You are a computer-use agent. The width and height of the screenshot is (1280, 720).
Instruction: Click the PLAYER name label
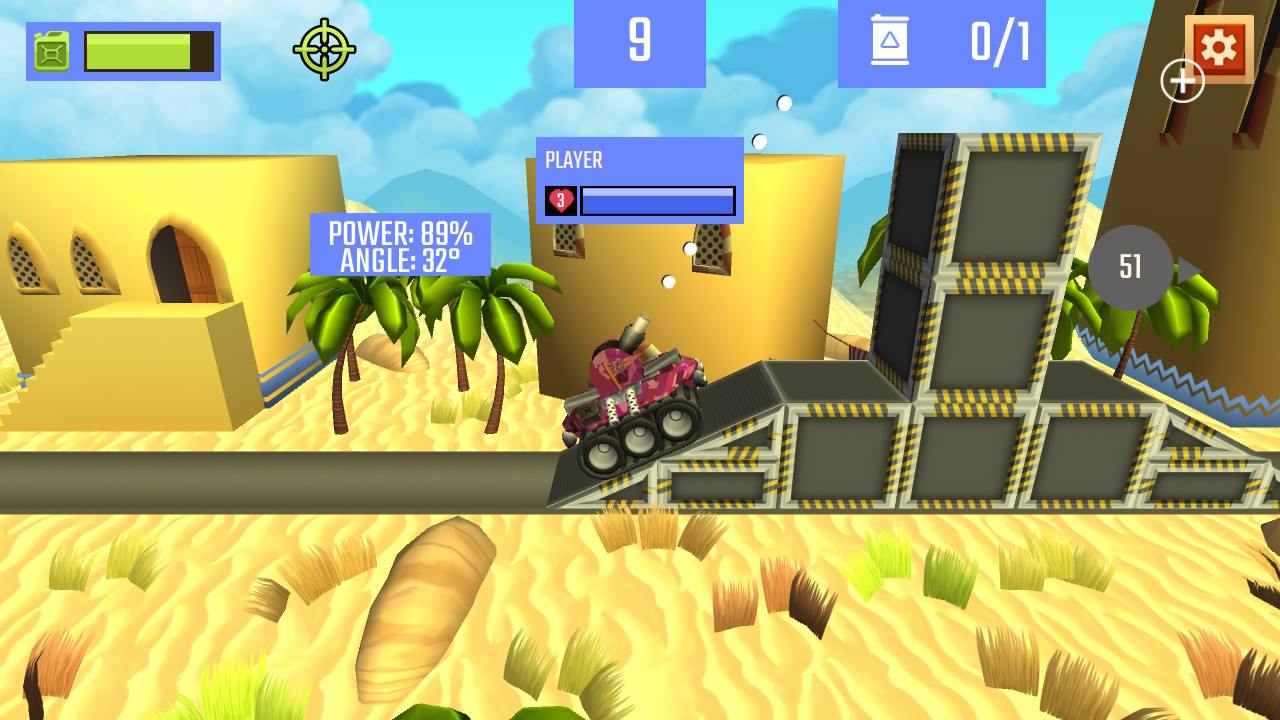573,160
